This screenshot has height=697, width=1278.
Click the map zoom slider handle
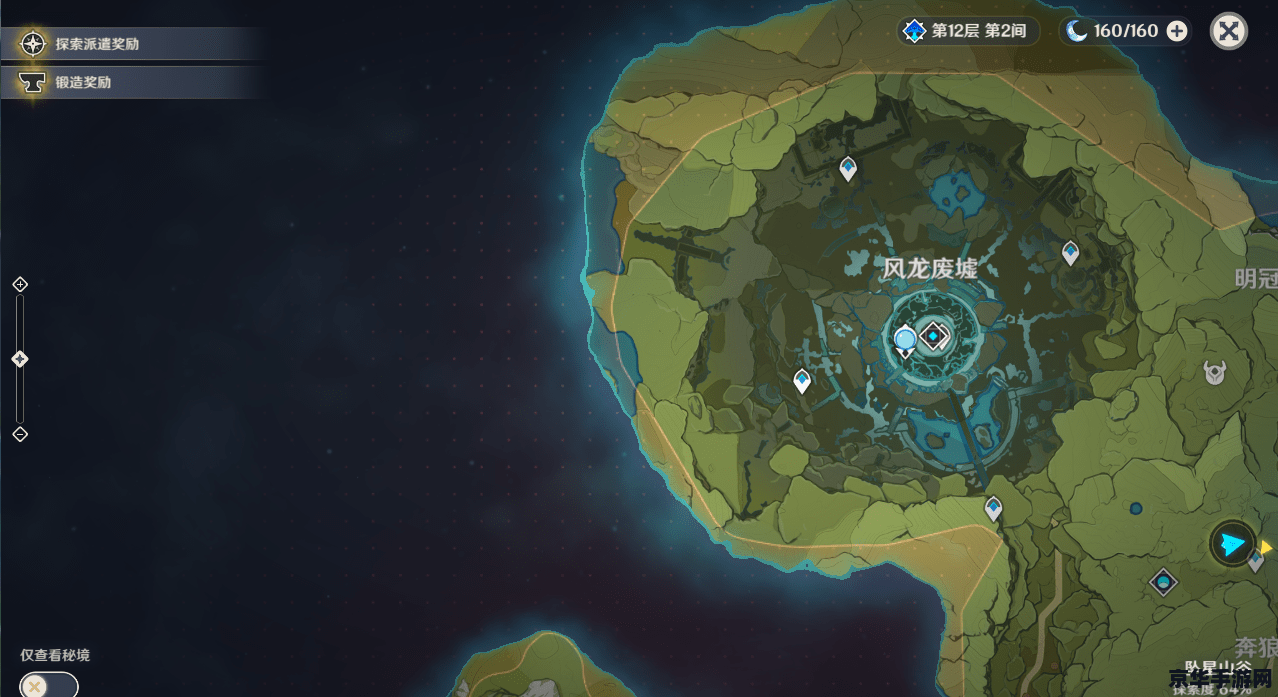[20, 359]
